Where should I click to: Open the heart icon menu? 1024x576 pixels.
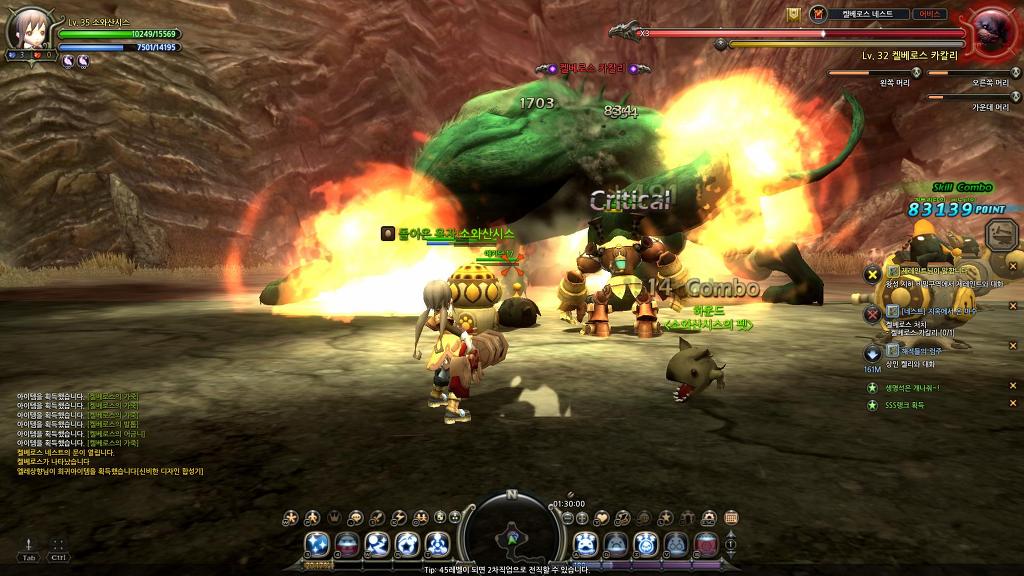coord(601,517)
